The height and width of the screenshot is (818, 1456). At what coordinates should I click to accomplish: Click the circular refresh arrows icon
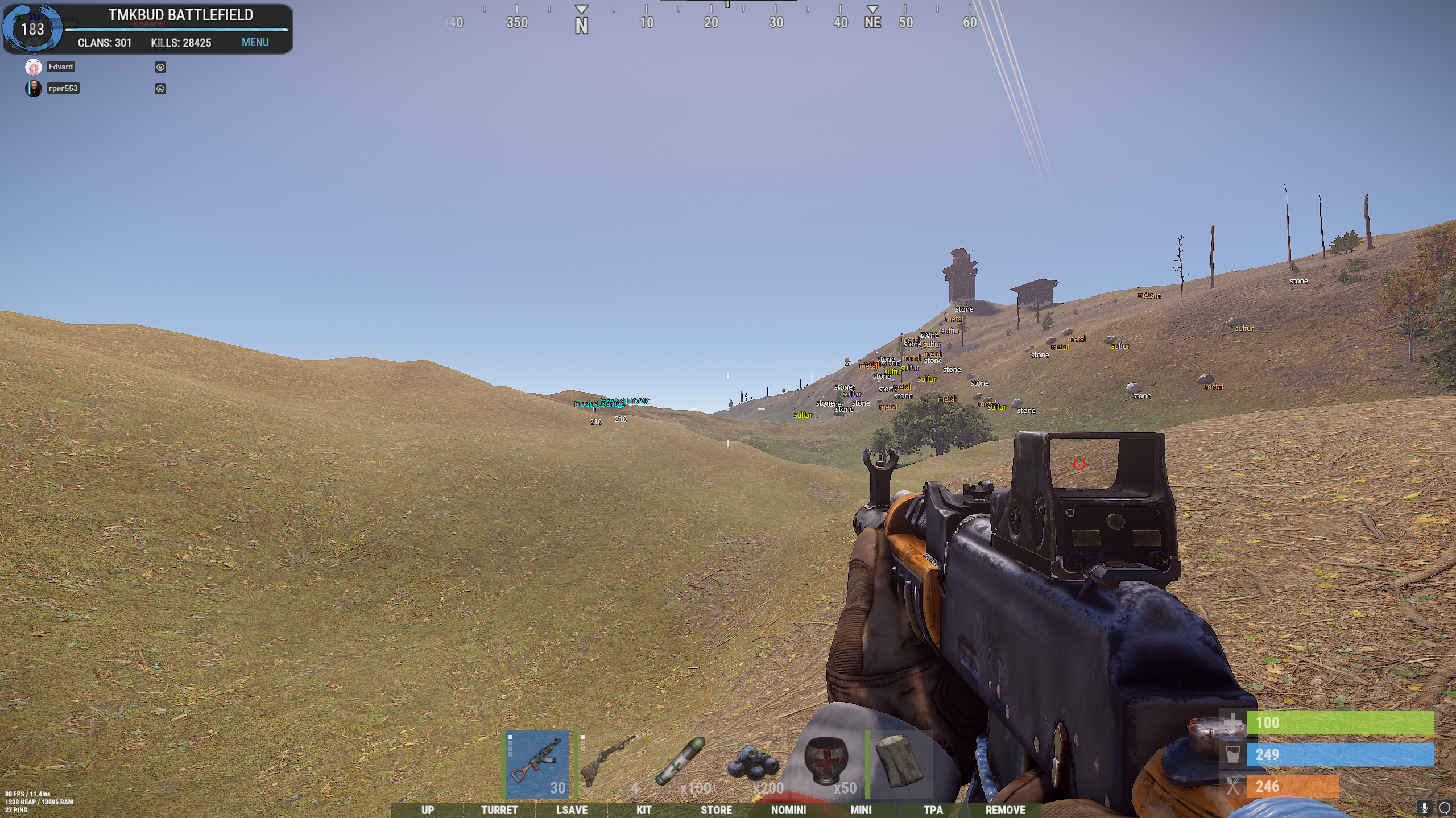(1445, 807)
